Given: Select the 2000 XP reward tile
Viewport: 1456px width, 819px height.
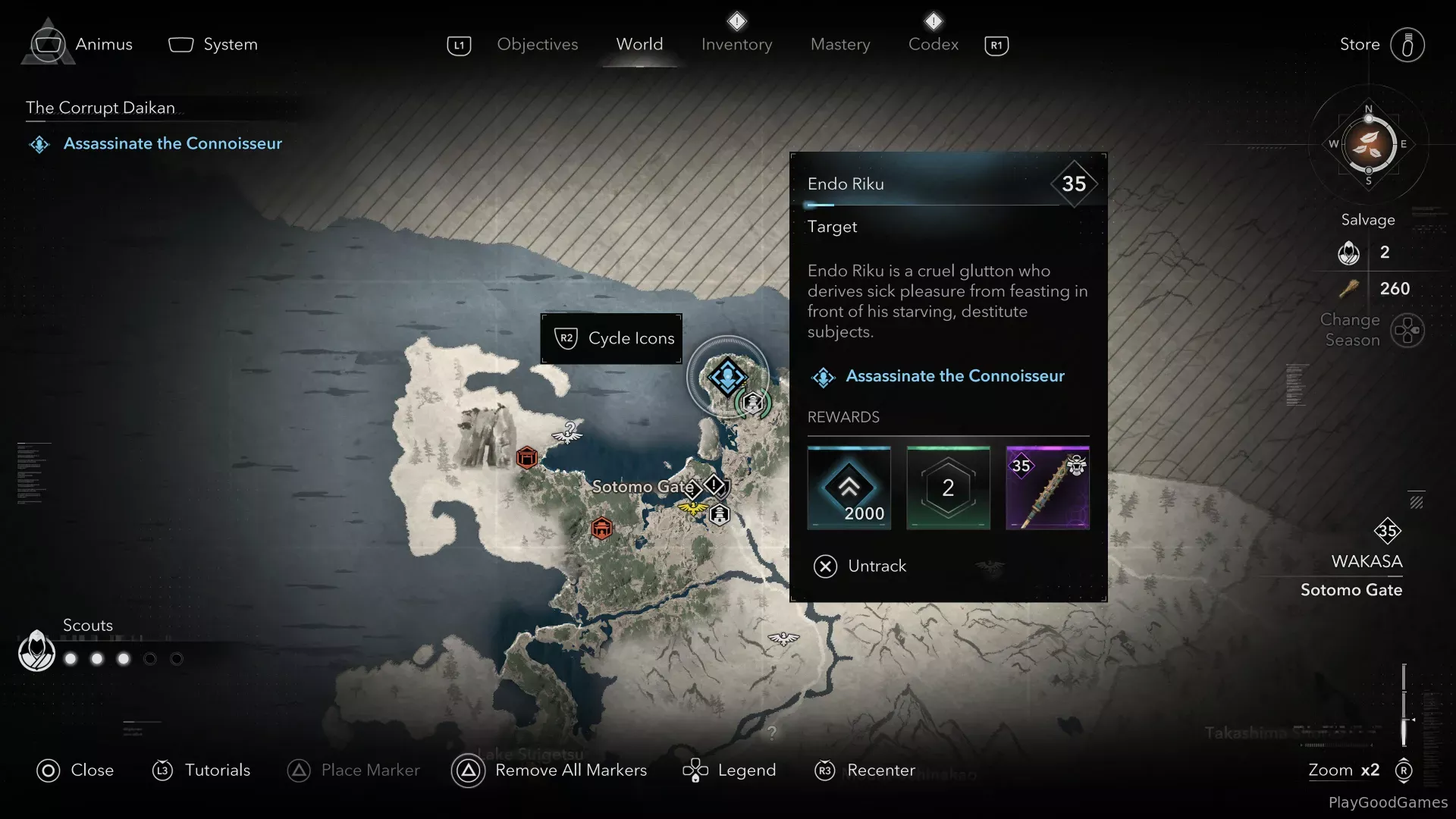Looking at the screenshot, I should click(x=849, y=488).
